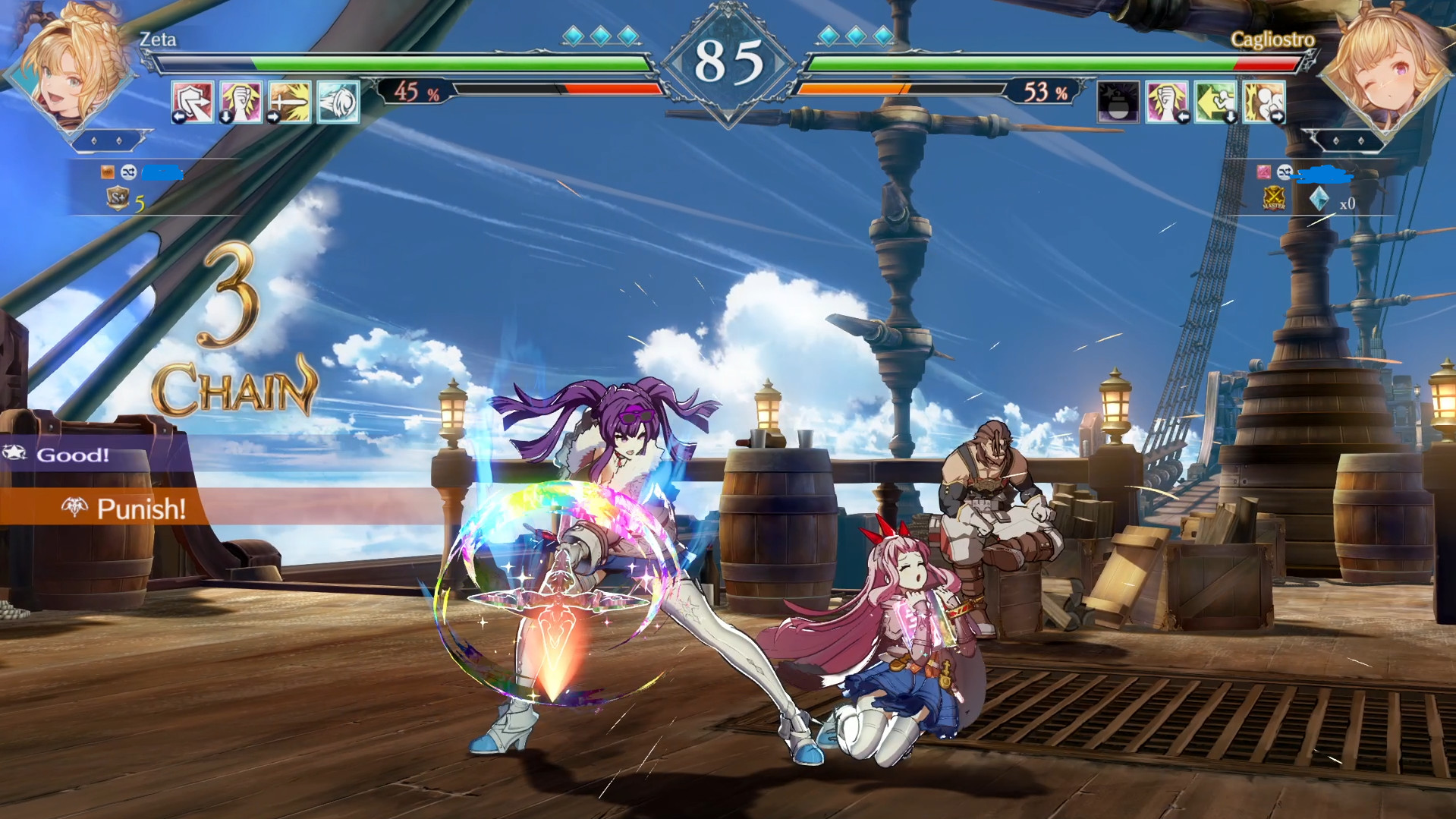The height and width of the screenshot is (819, 1456).
Task: Click Zeta's wind slash skill icon
Action: (340, 102)
